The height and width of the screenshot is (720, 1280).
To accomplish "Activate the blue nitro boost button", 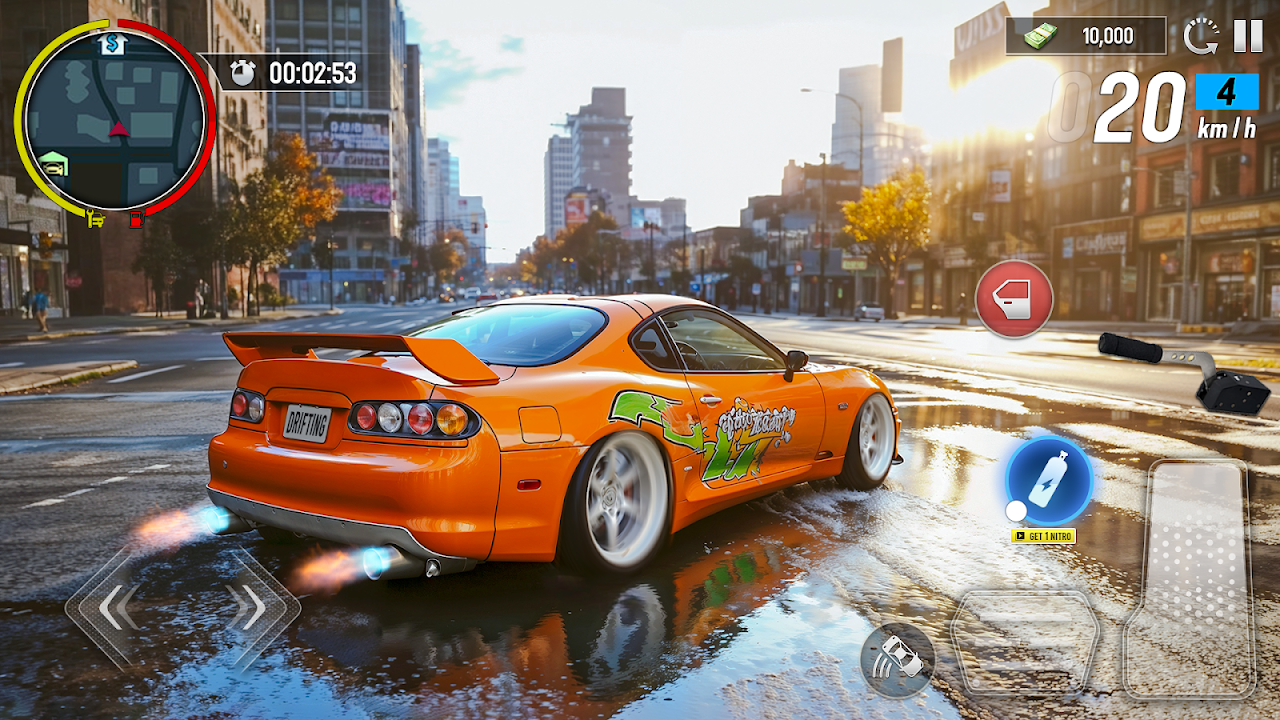I will (x=1049, y=480).
